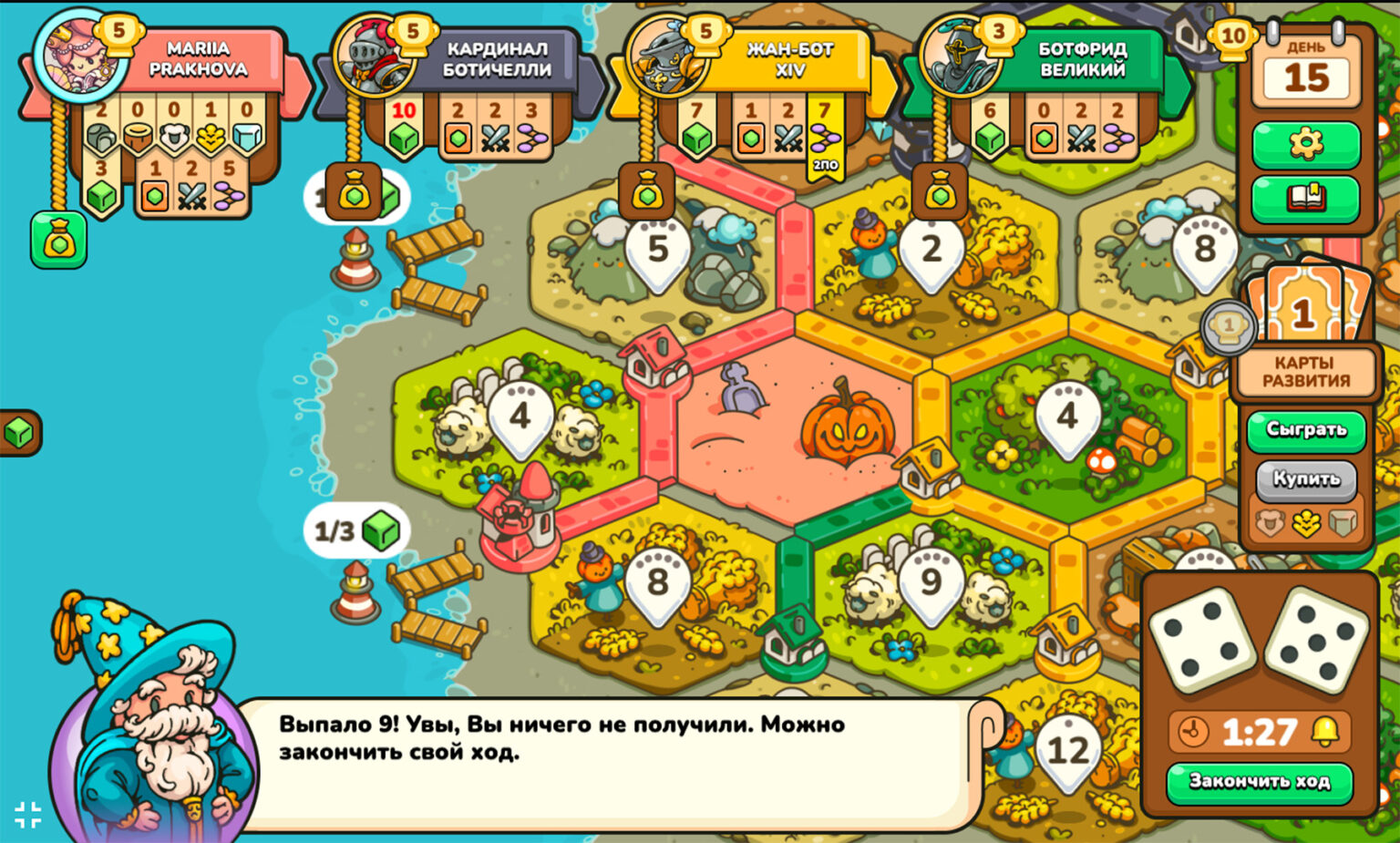The width and height of the screenshot is (1400, 843).
Task: Click the money bag under Жан-Бот XIV
Action: (647, 192)
